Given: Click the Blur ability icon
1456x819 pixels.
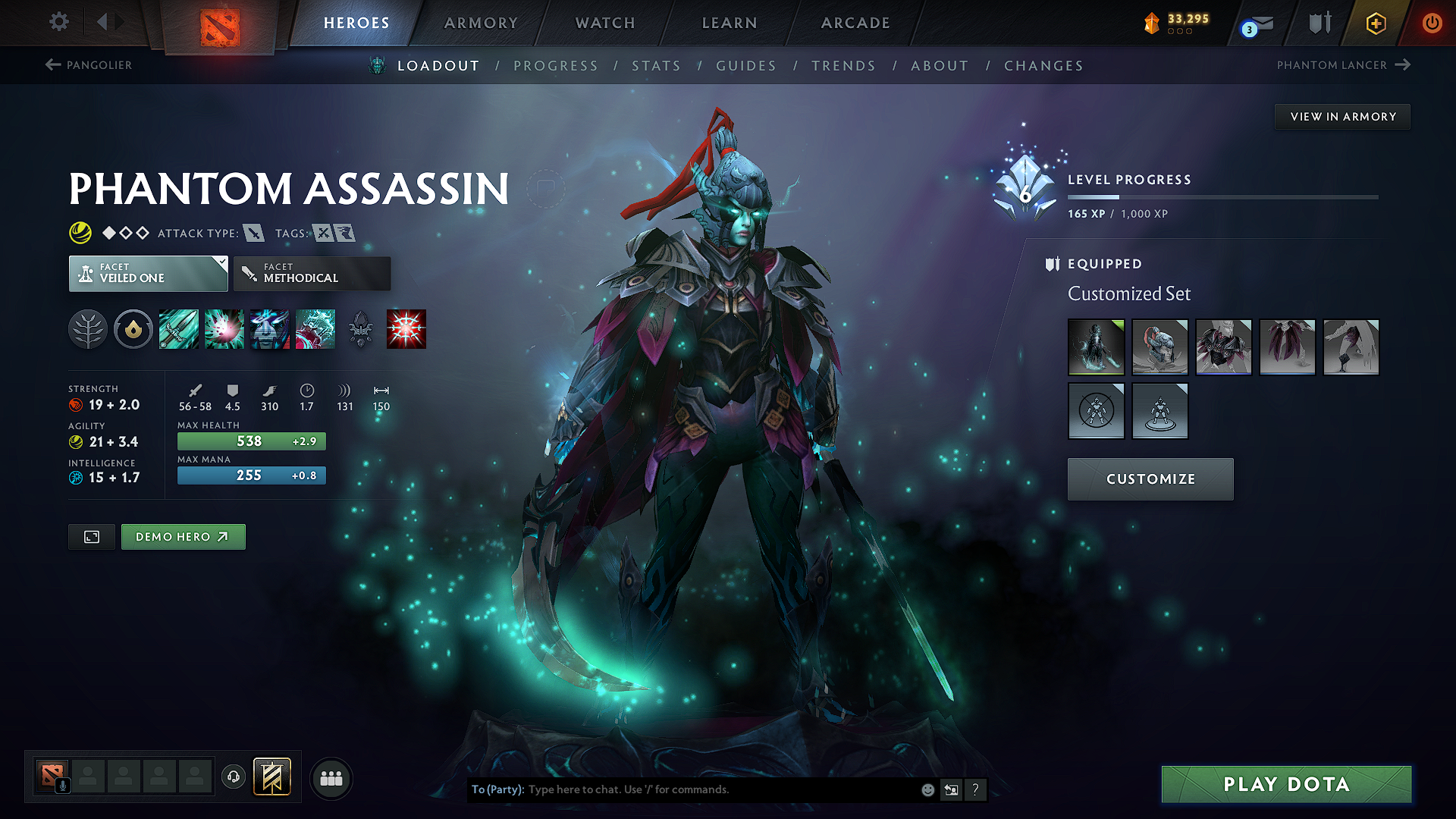Looking at the screenshot, I should click(270, 328).
